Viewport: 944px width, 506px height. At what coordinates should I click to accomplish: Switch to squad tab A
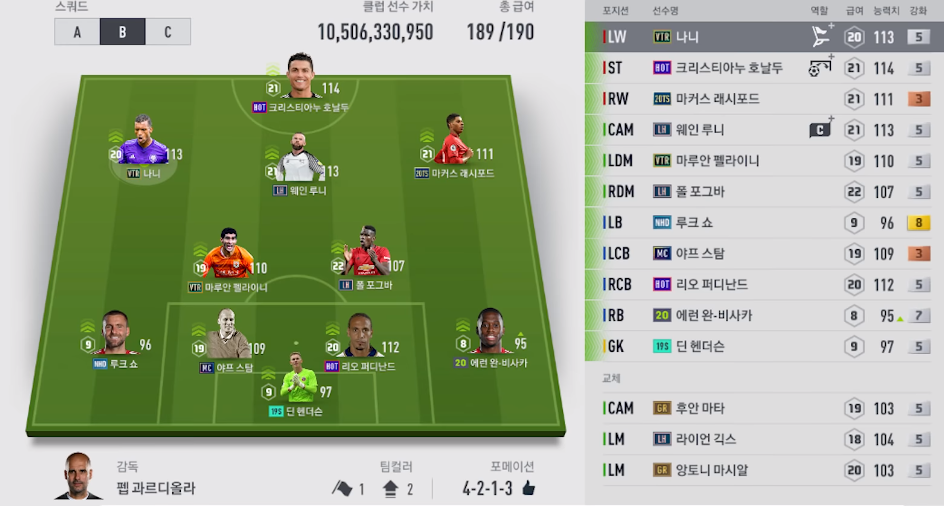coord(77,32)
